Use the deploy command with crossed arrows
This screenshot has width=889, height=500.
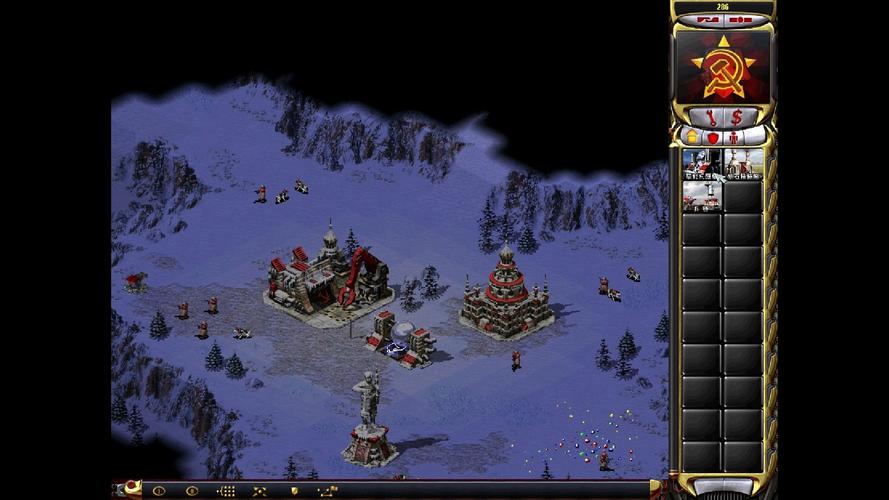260,491
